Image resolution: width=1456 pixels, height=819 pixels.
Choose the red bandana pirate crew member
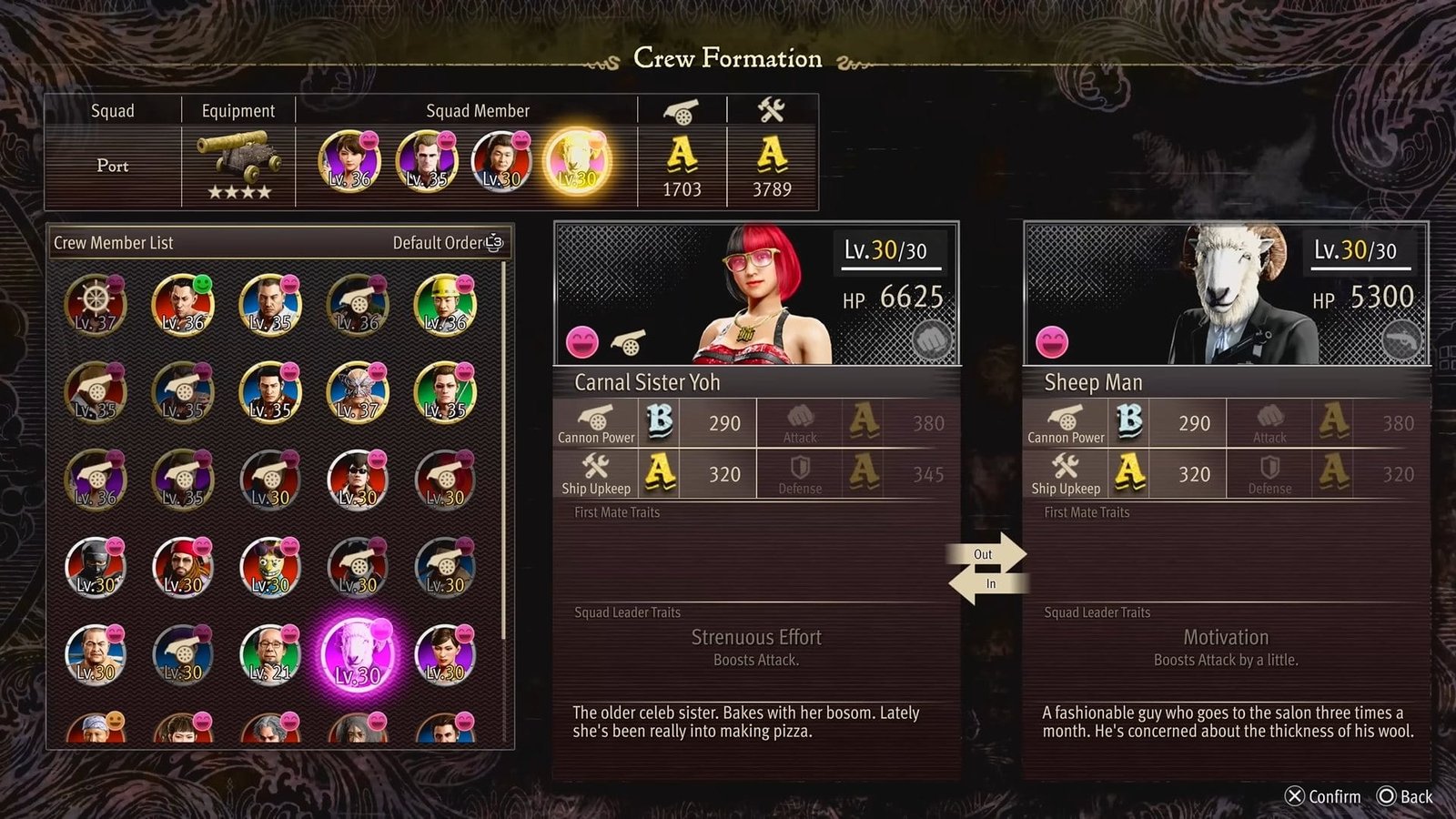[x=182, y=567]
